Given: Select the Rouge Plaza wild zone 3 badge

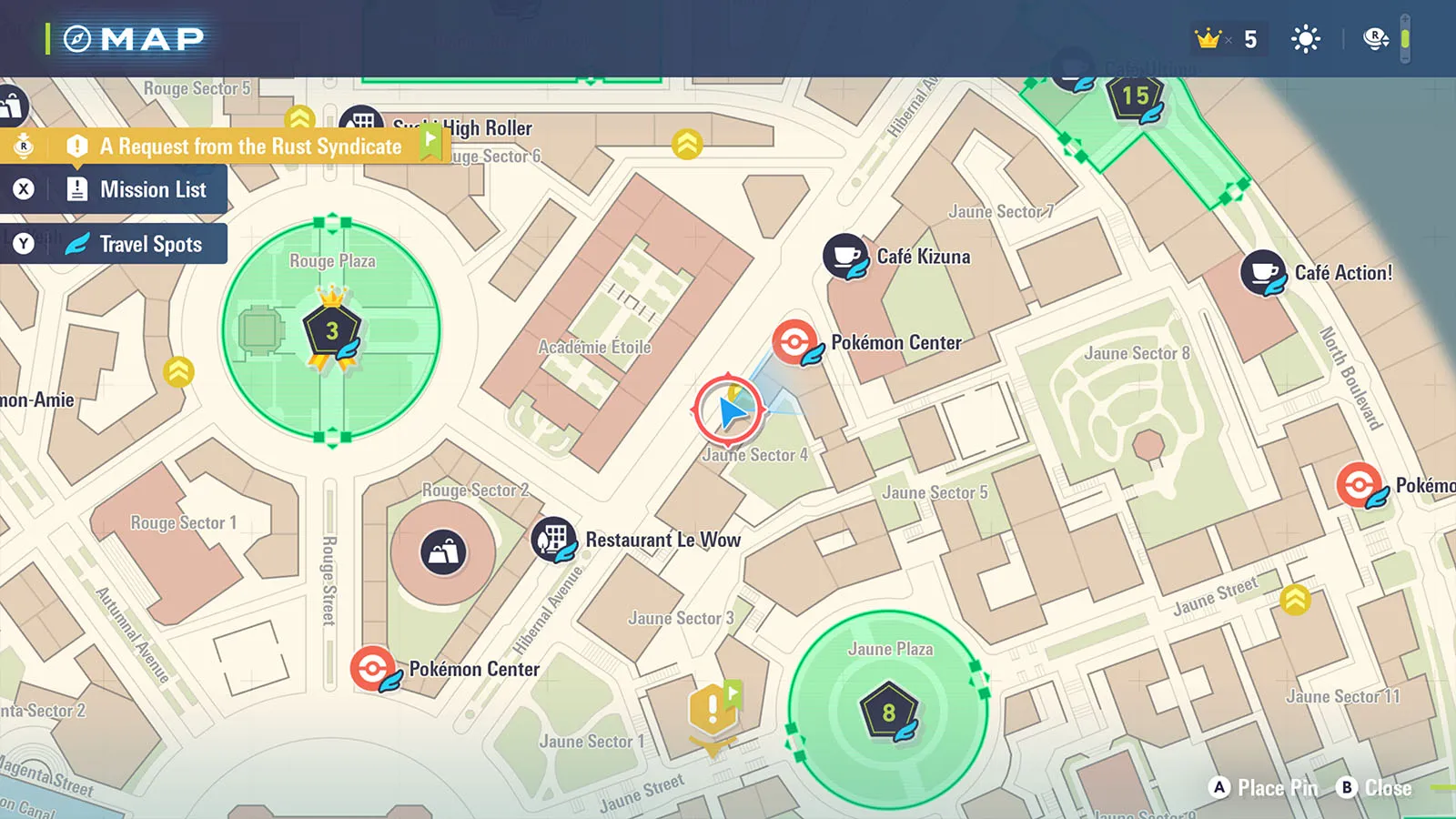Looking at the screenshot, I should point(332,330).
